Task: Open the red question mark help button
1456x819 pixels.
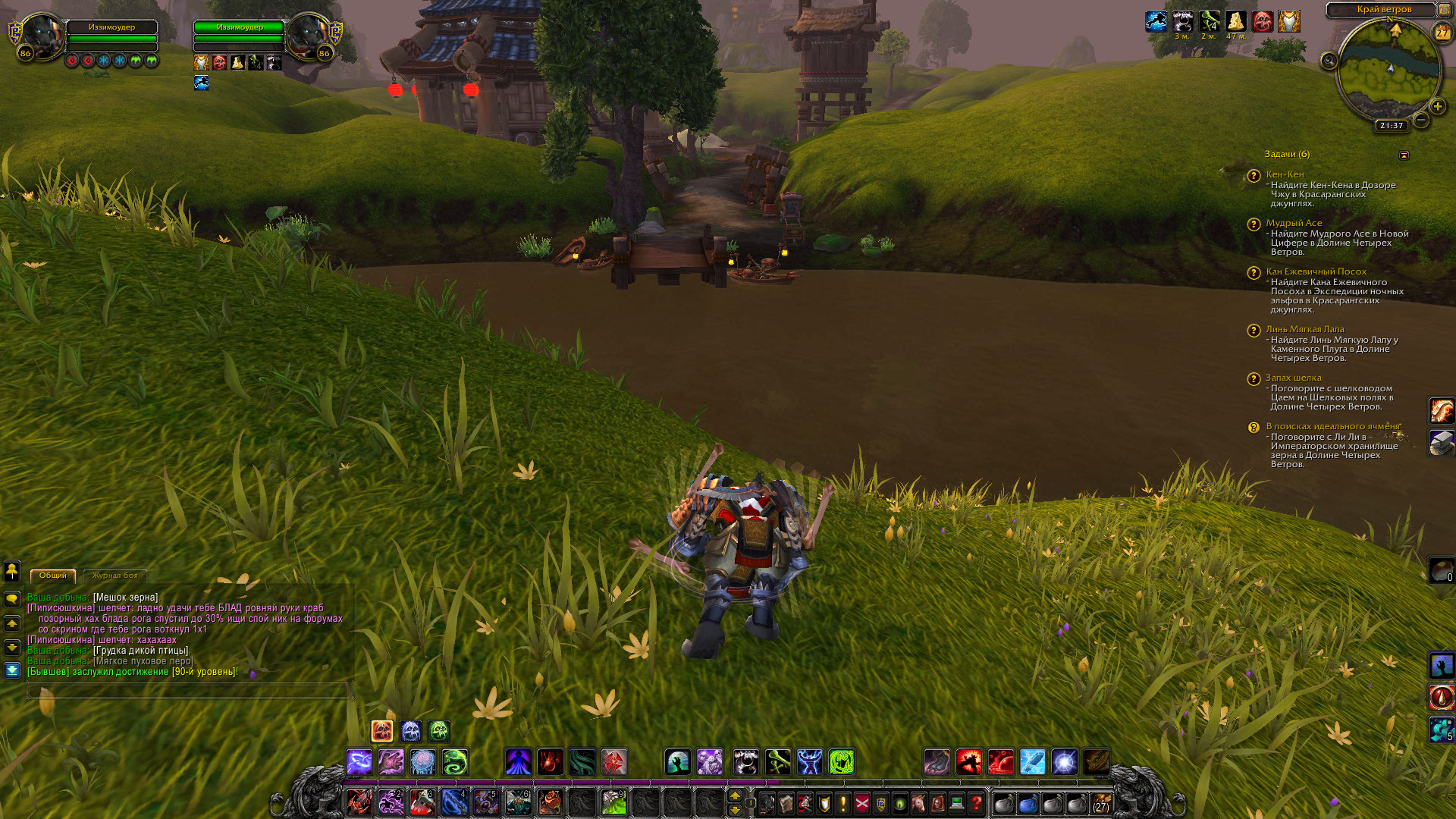Action: click(976, 802)
